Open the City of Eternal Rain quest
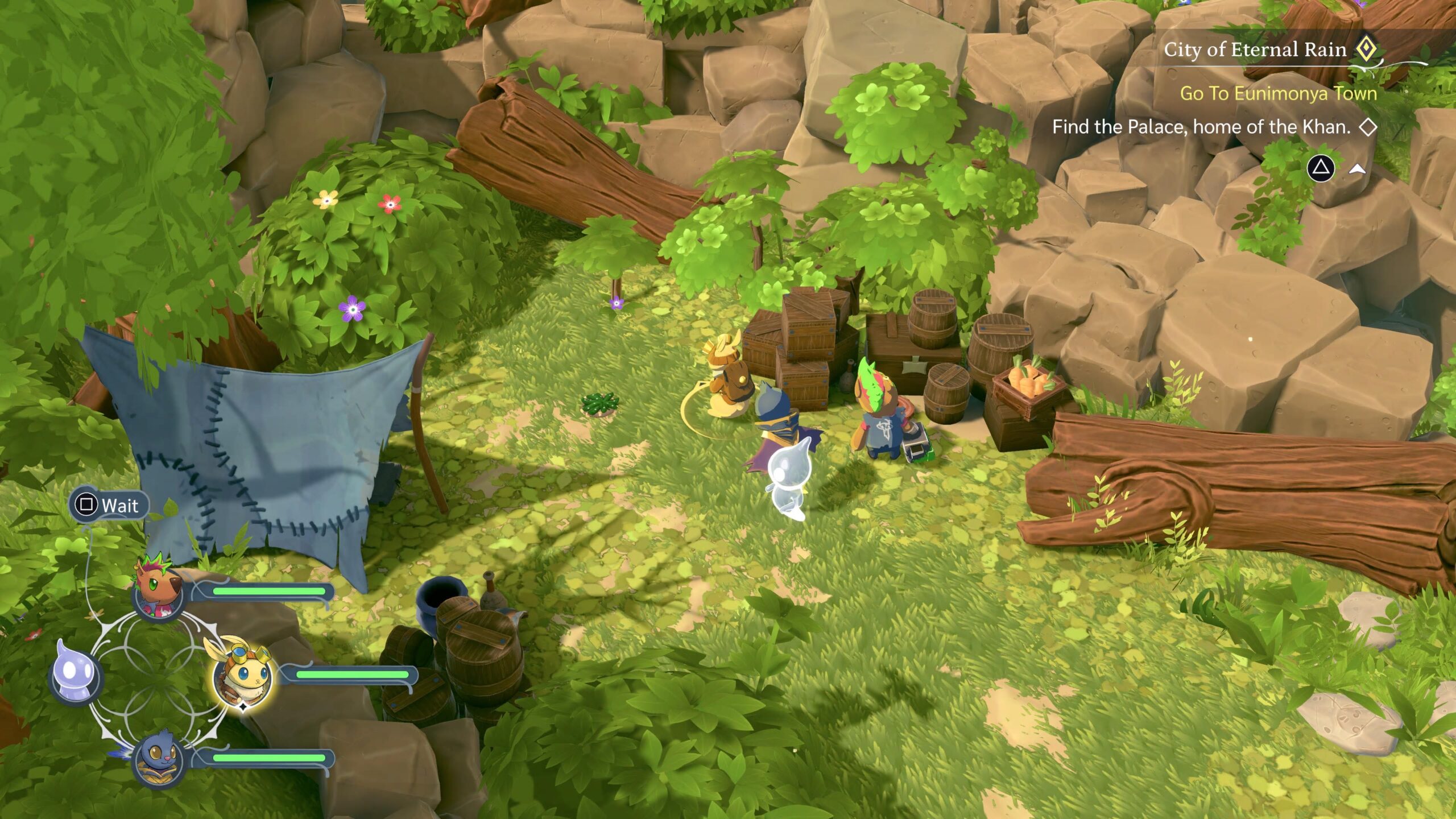Screen dimensions: 1456x819 tap(1255, 50)
